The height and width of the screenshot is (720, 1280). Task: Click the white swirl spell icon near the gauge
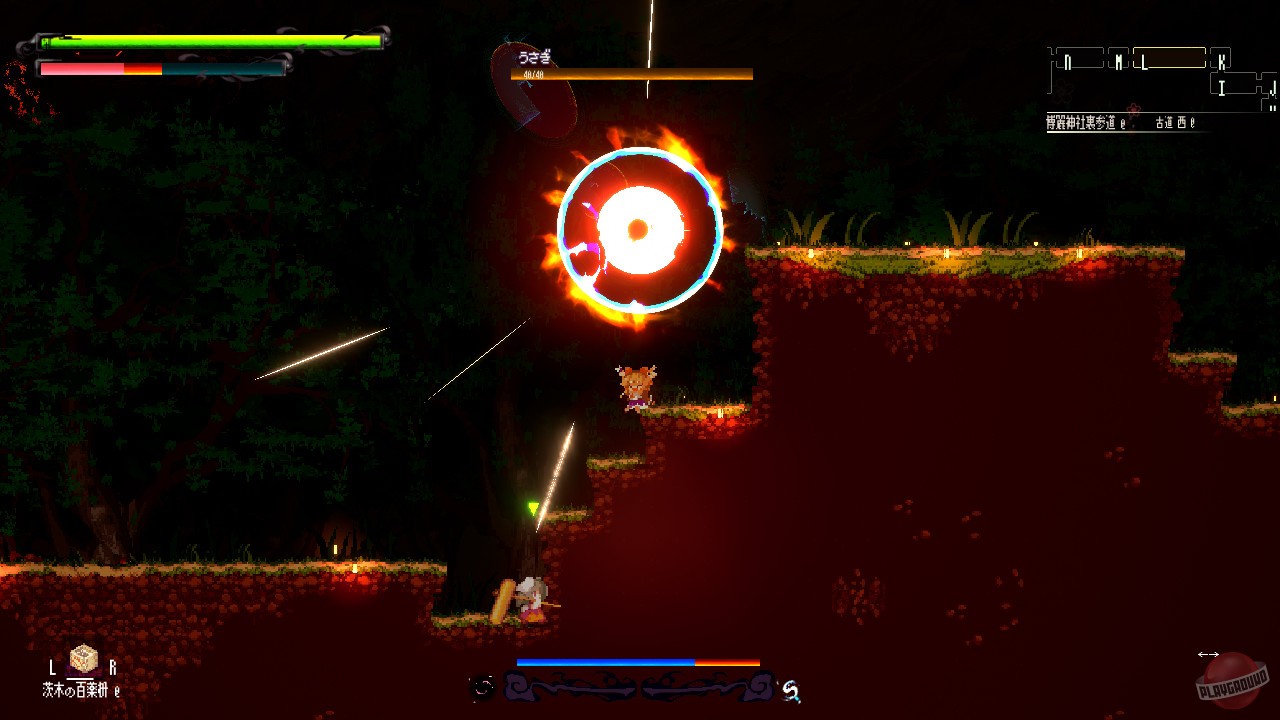[x=790, y=689]
